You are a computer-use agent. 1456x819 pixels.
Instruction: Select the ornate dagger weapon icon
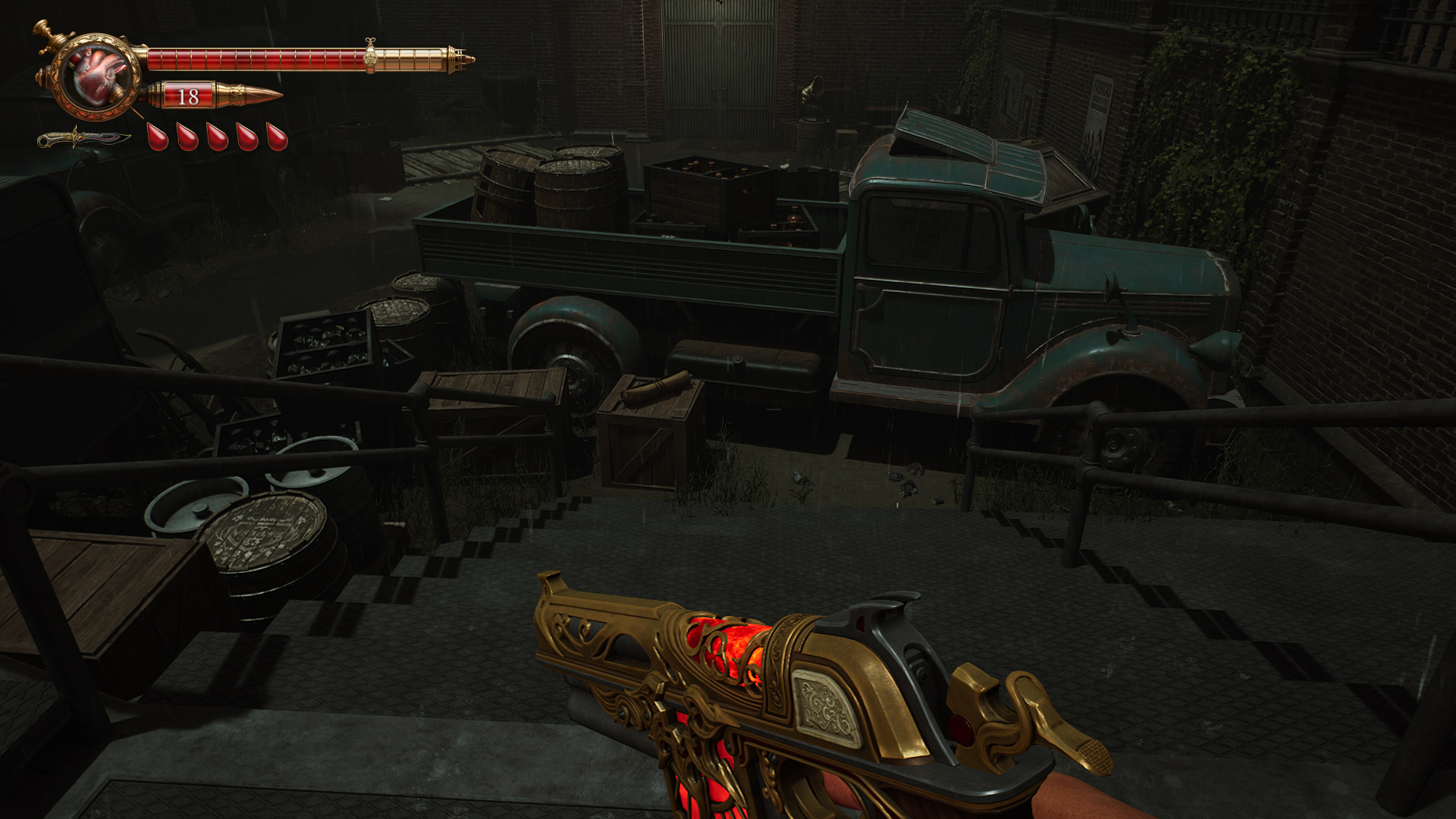(82, 139)
